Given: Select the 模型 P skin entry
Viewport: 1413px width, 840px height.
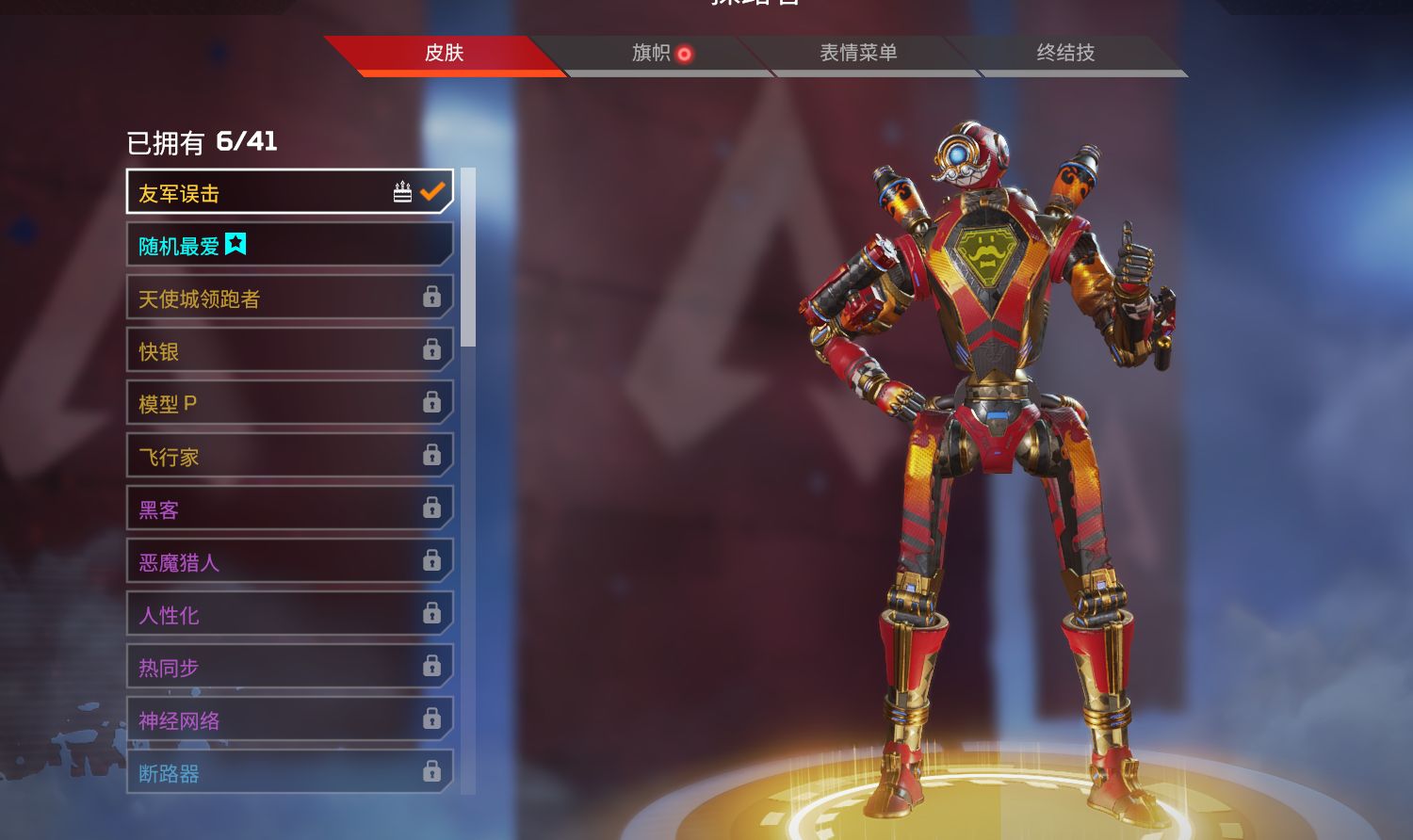Looking at the screenshot, I should 283,402.
